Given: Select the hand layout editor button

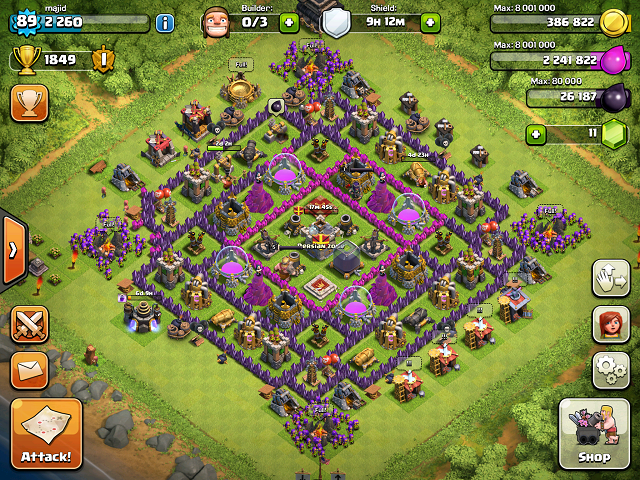Looking at the screenshot, I should click(x=610, y=278).
